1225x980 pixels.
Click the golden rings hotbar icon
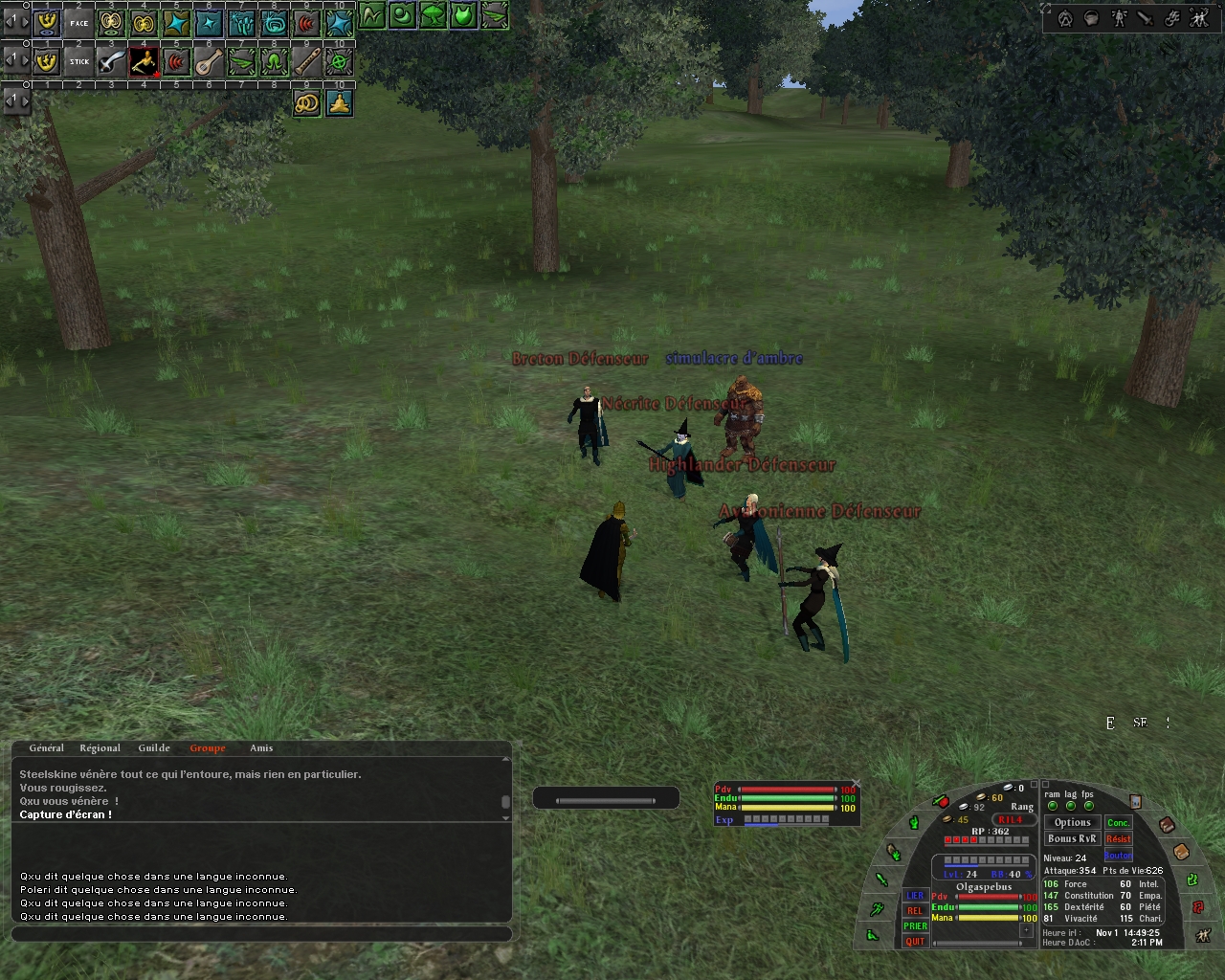pyautogui.click(x=306, y=102)
